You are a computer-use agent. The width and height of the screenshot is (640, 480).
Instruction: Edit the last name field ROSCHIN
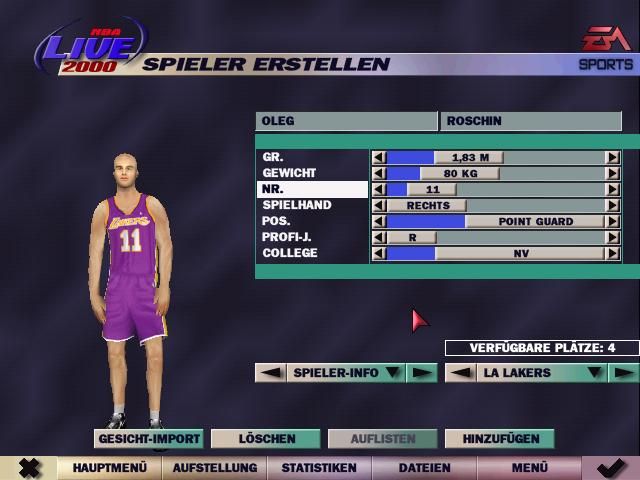[x=530, y=121]
